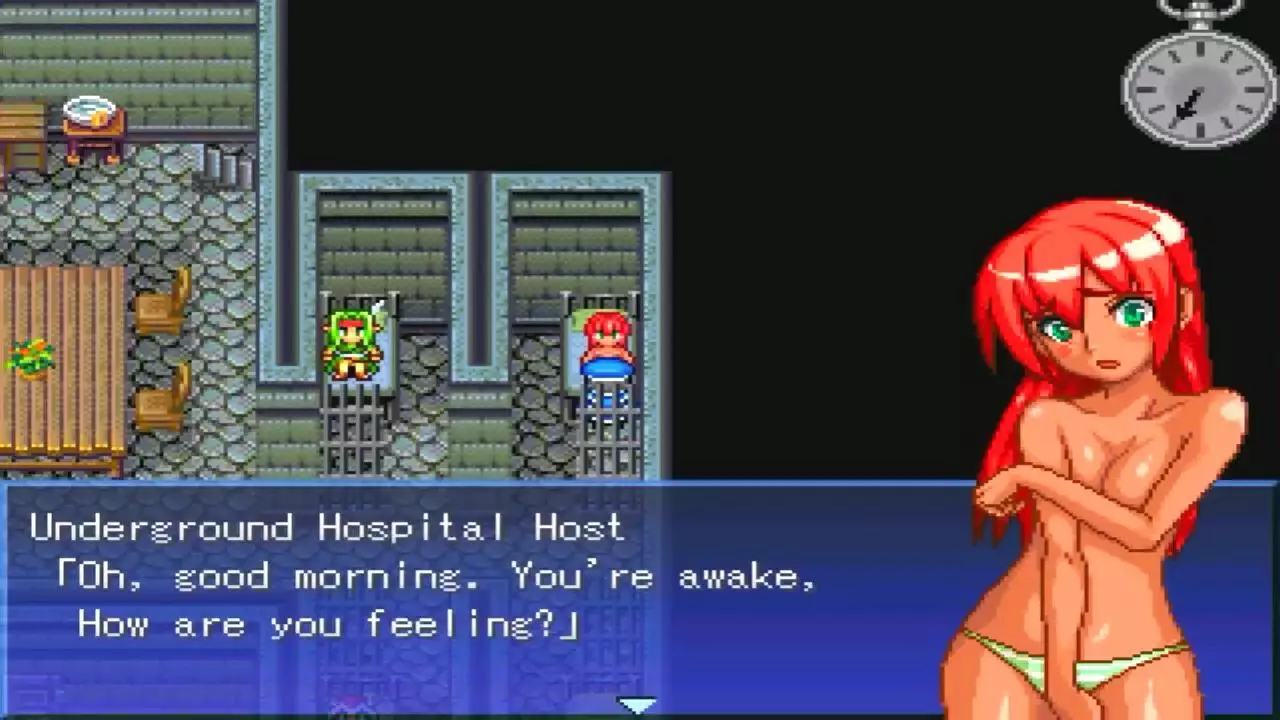This screenshot has width=1280, height=720.
Task: Click the opening bracket before the greeting text
Action: point(64,576)
